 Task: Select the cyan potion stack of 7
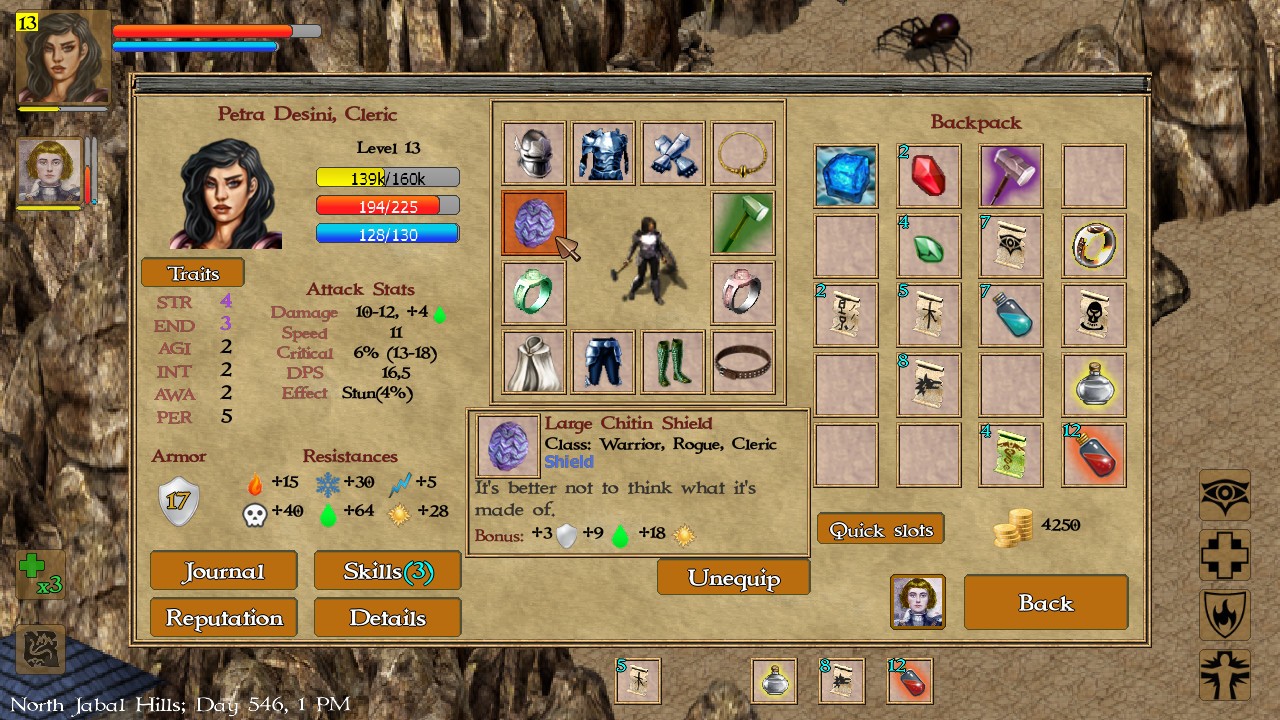click(x=1011, y=316)
